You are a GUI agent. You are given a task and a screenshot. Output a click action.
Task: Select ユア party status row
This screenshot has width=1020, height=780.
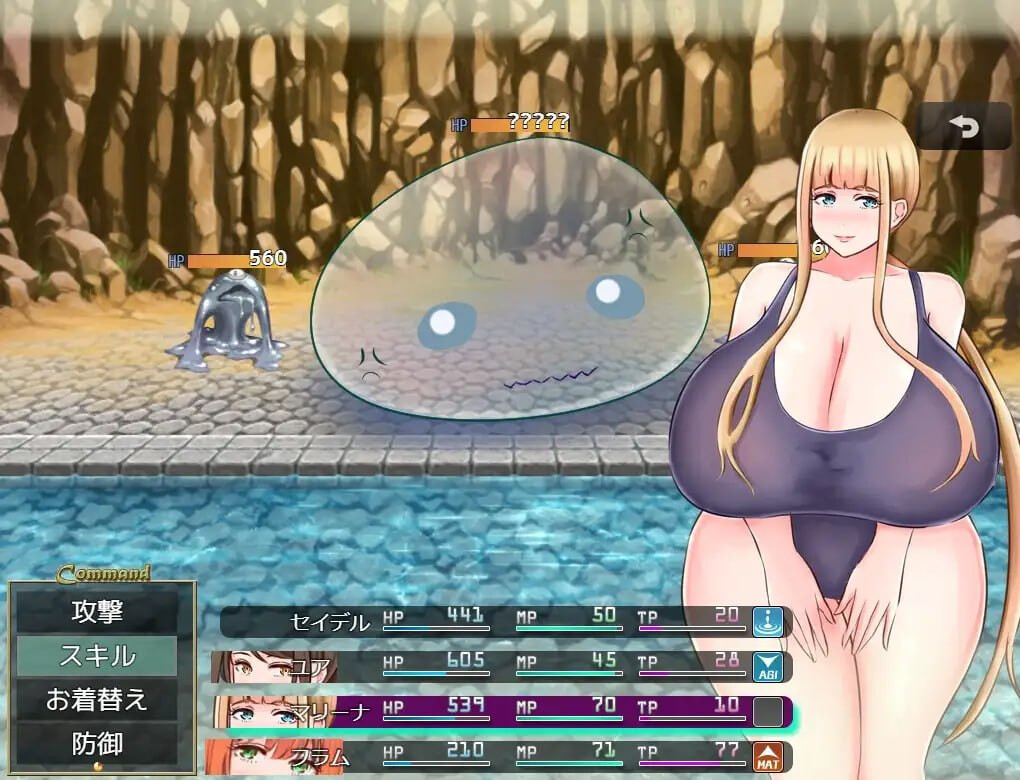point(500,666)
